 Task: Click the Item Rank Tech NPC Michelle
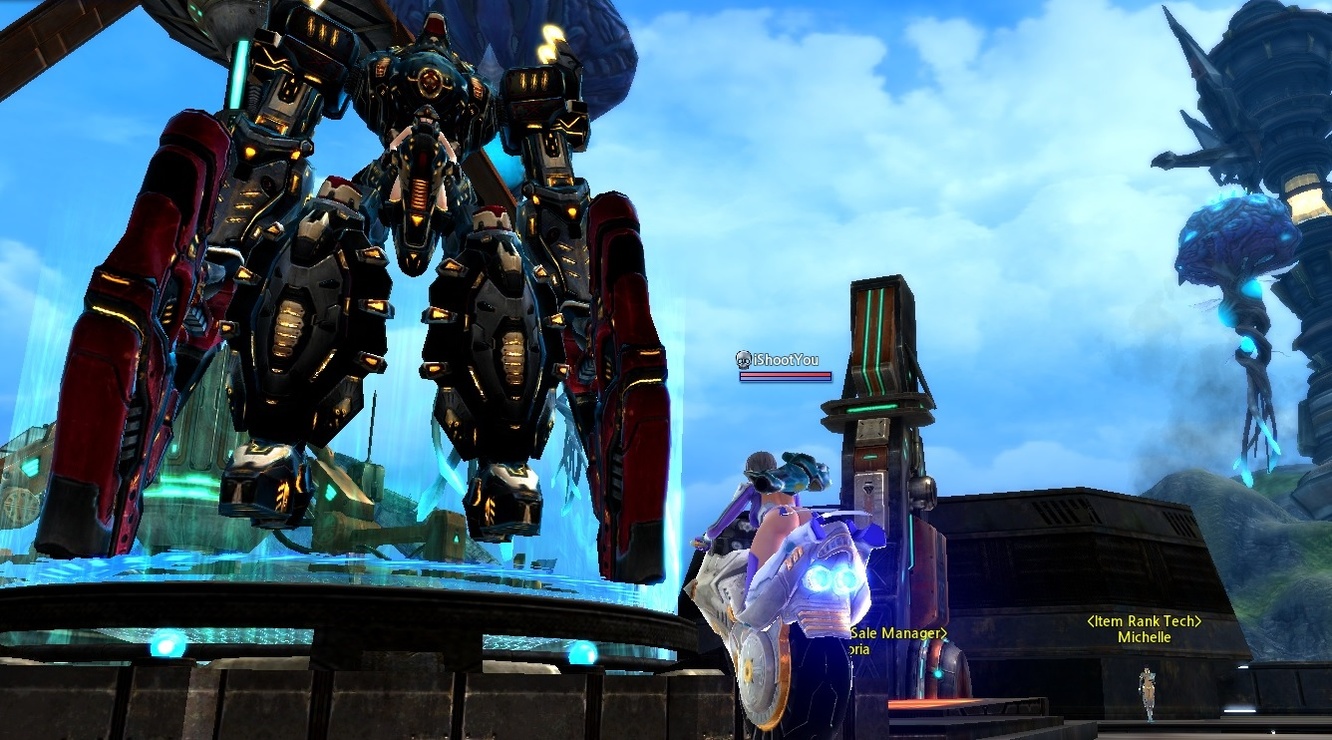click(1147, 693)
